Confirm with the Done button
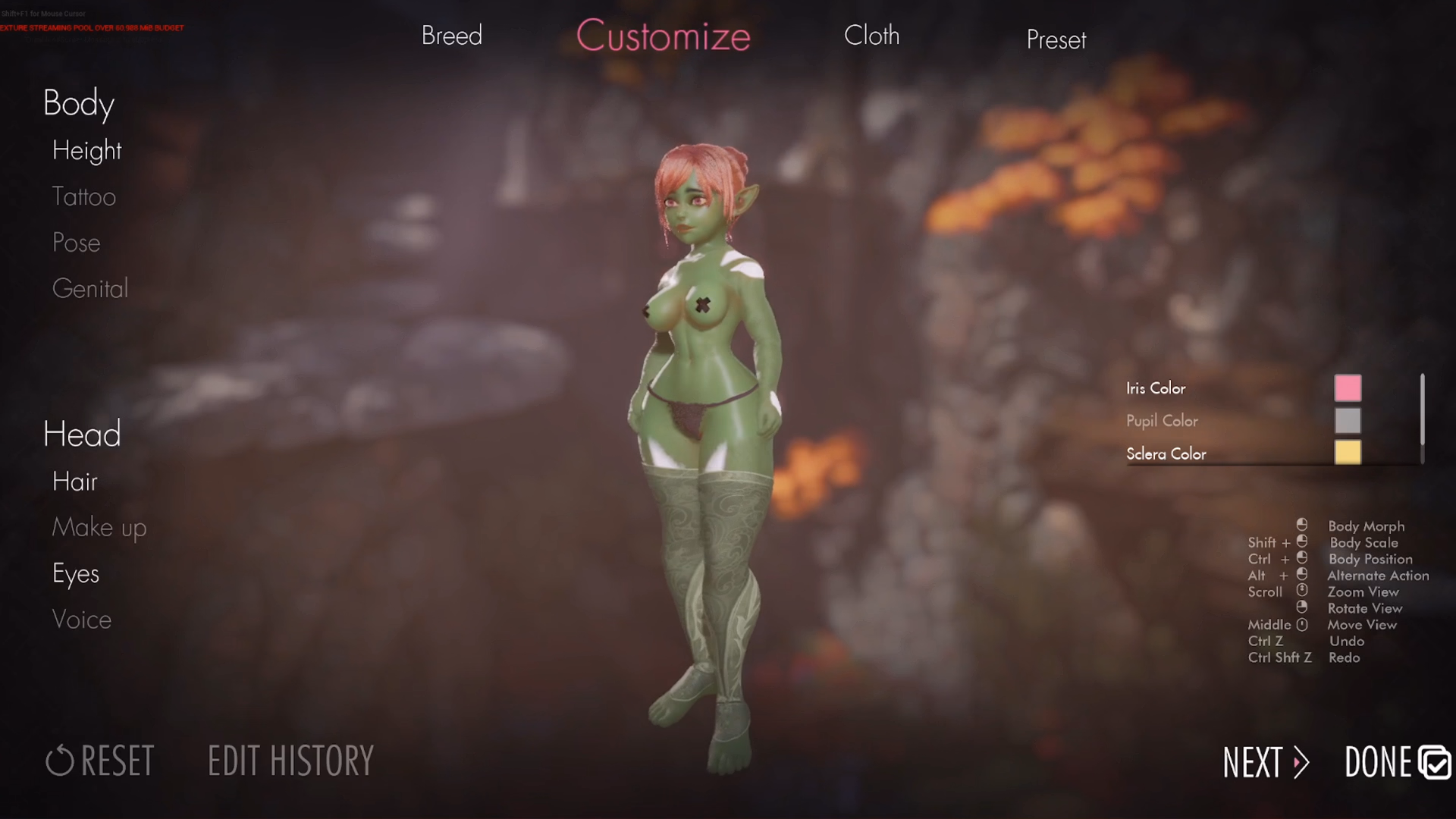This screenshot has height=819, width=1456. point(1396,762)
